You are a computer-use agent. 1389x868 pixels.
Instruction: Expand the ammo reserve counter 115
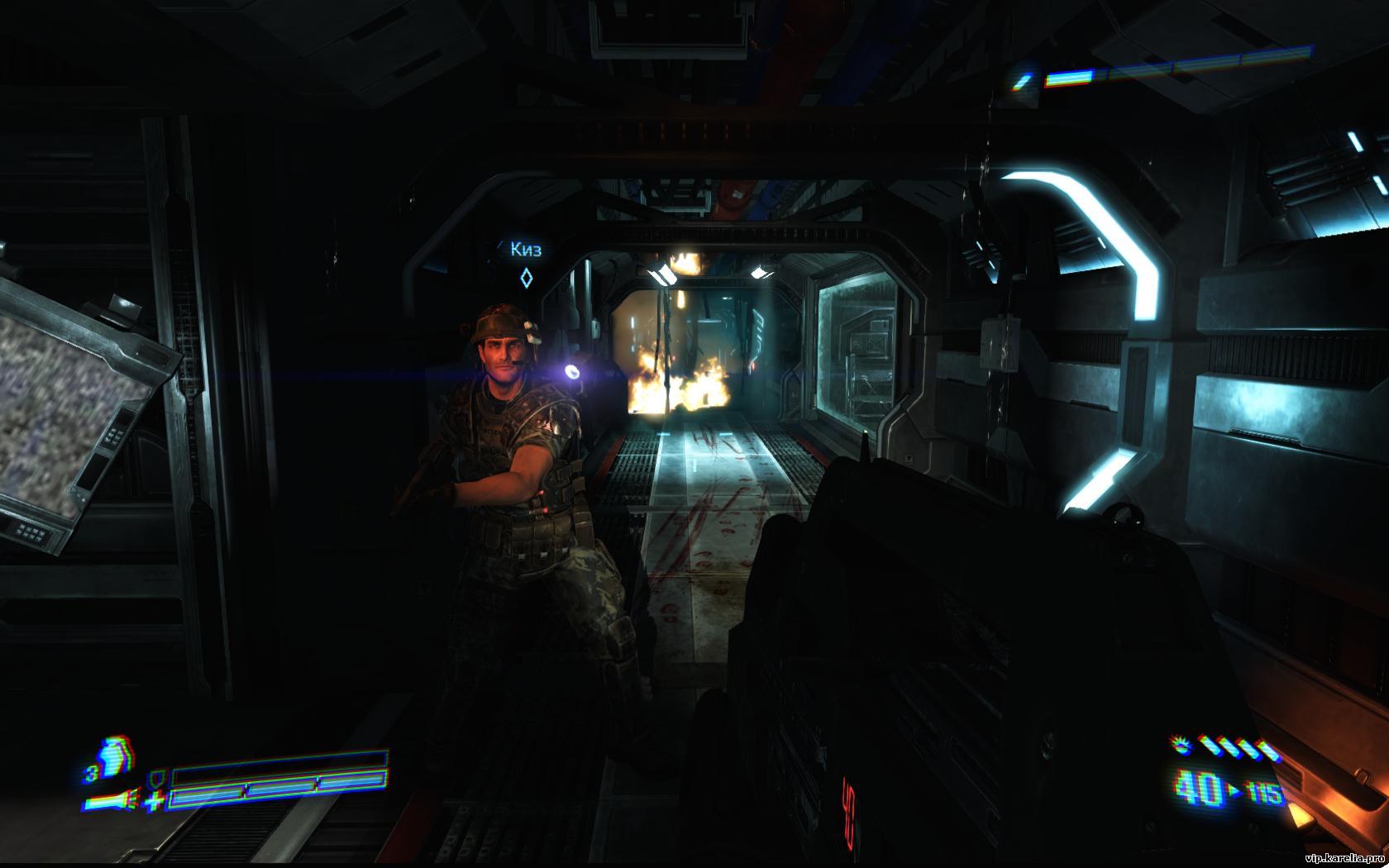pos(1263,791)
